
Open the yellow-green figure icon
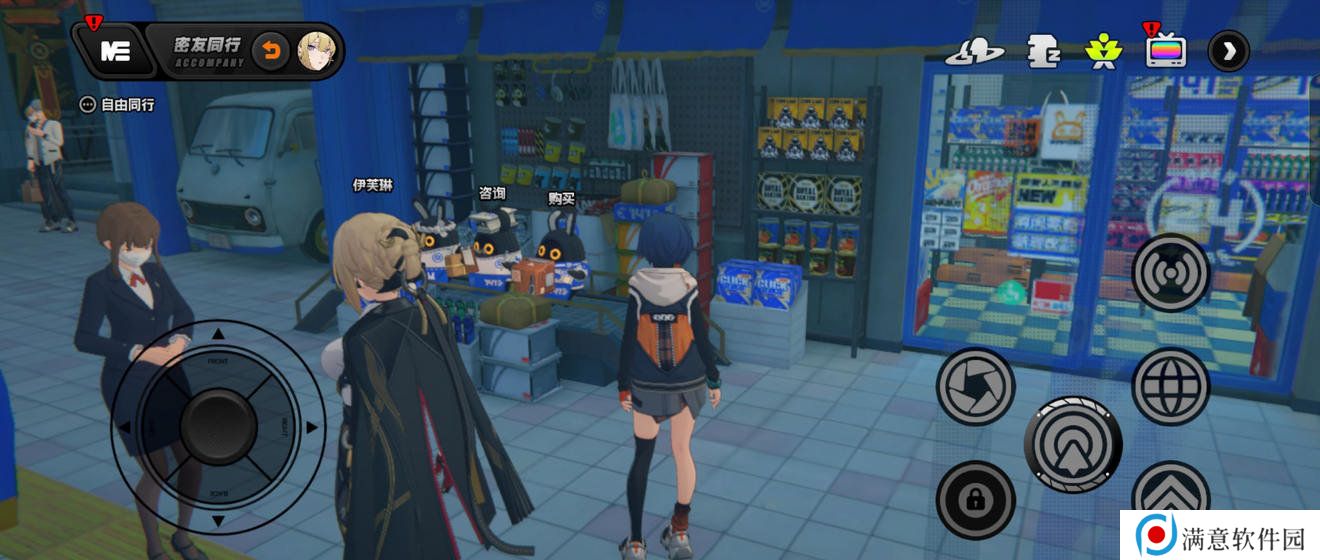click(1104, 50)
